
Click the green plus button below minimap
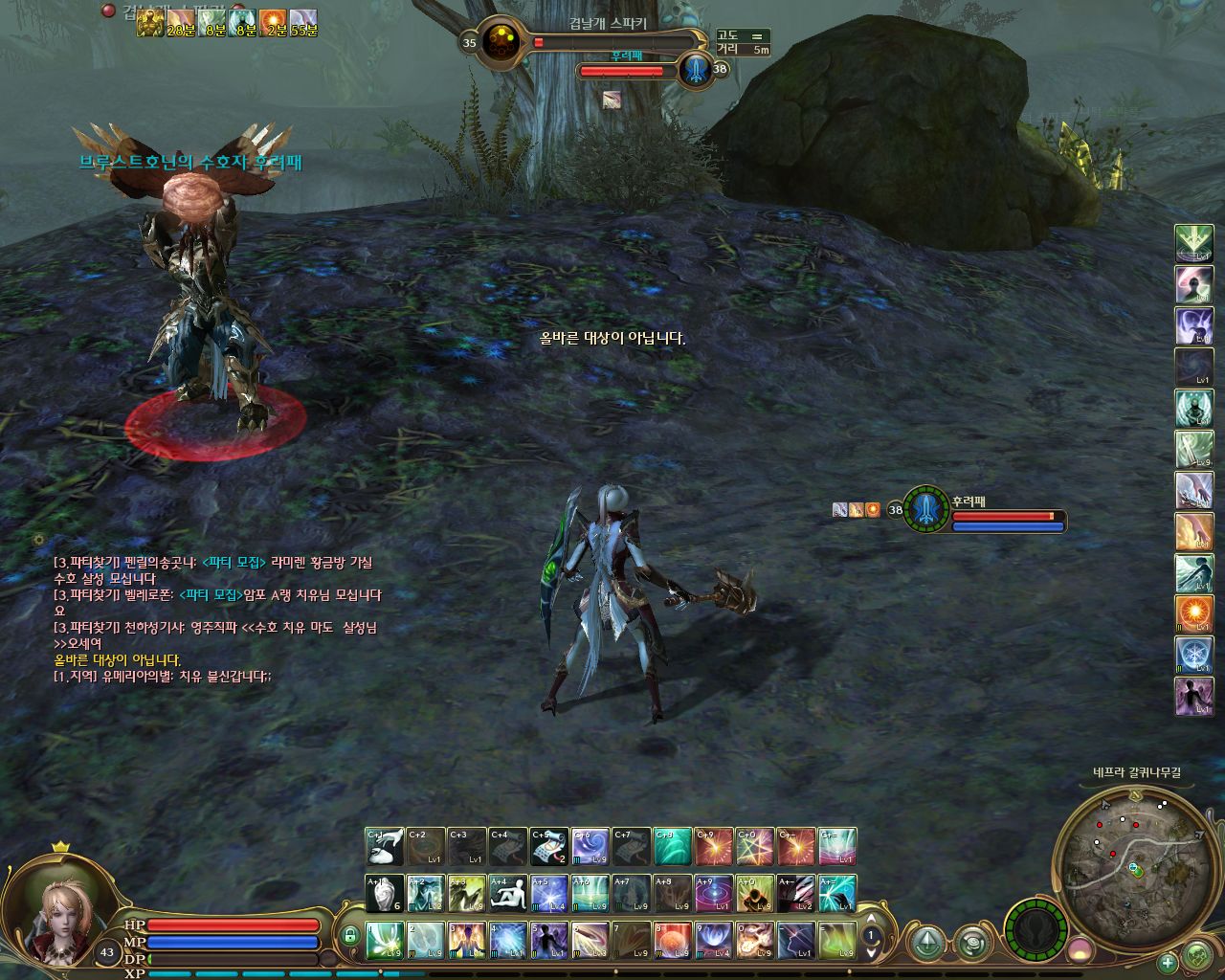click(x=1168, y=962)
